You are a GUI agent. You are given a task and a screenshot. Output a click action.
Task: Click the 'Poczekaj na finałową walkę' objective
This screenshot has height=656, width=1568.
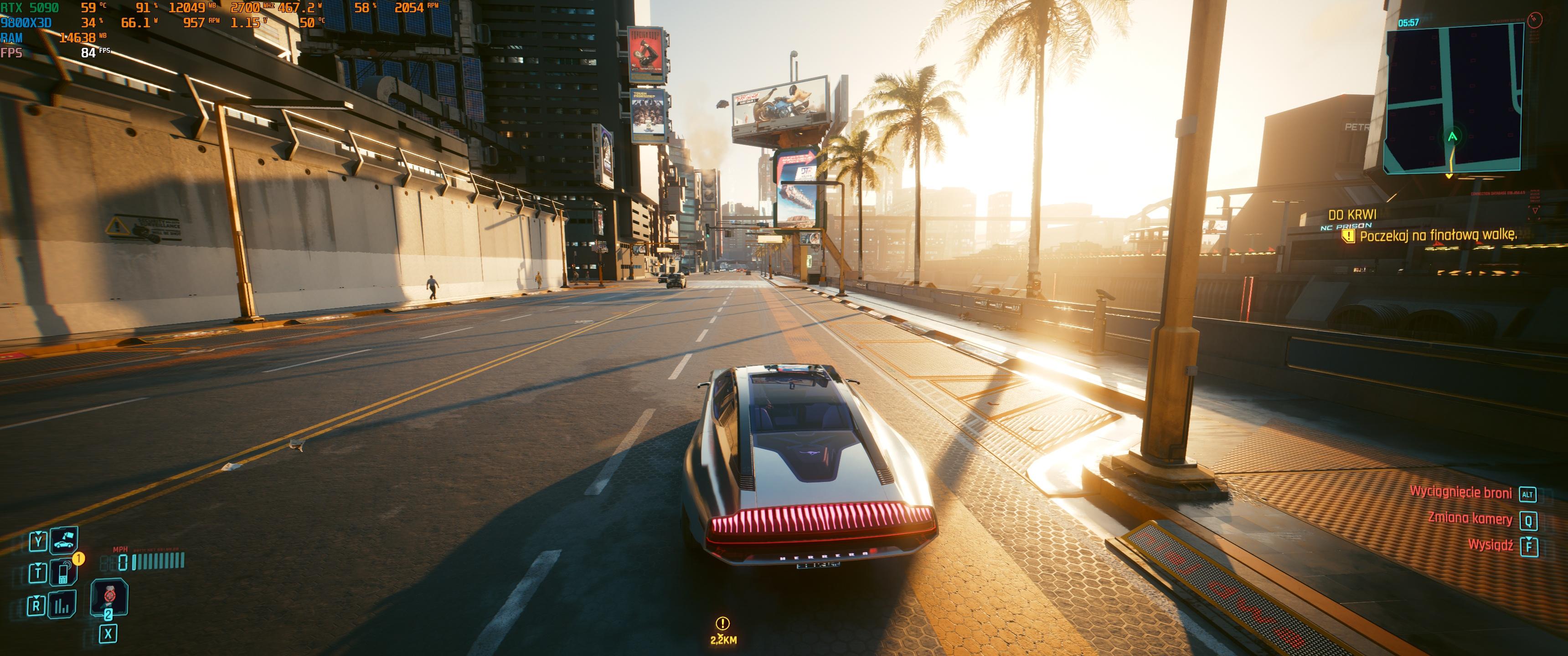1438,235
